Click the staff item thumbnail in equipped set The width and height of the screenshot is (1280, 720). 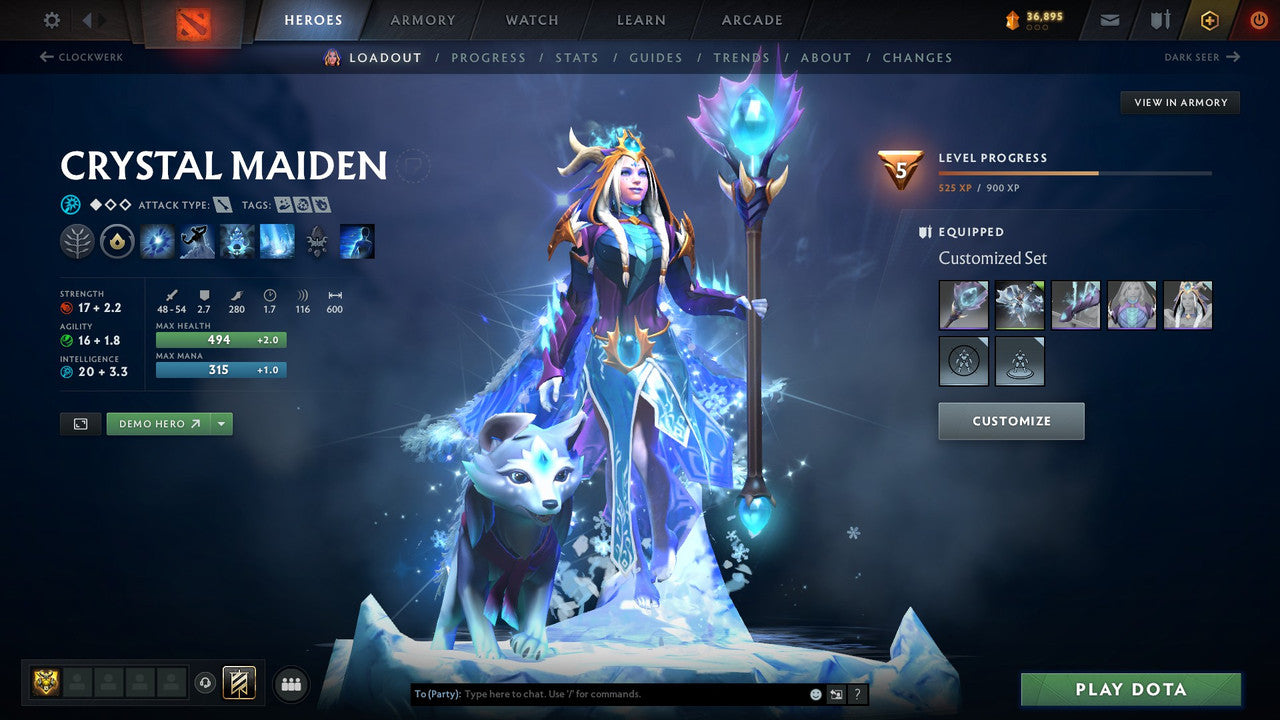963,305
